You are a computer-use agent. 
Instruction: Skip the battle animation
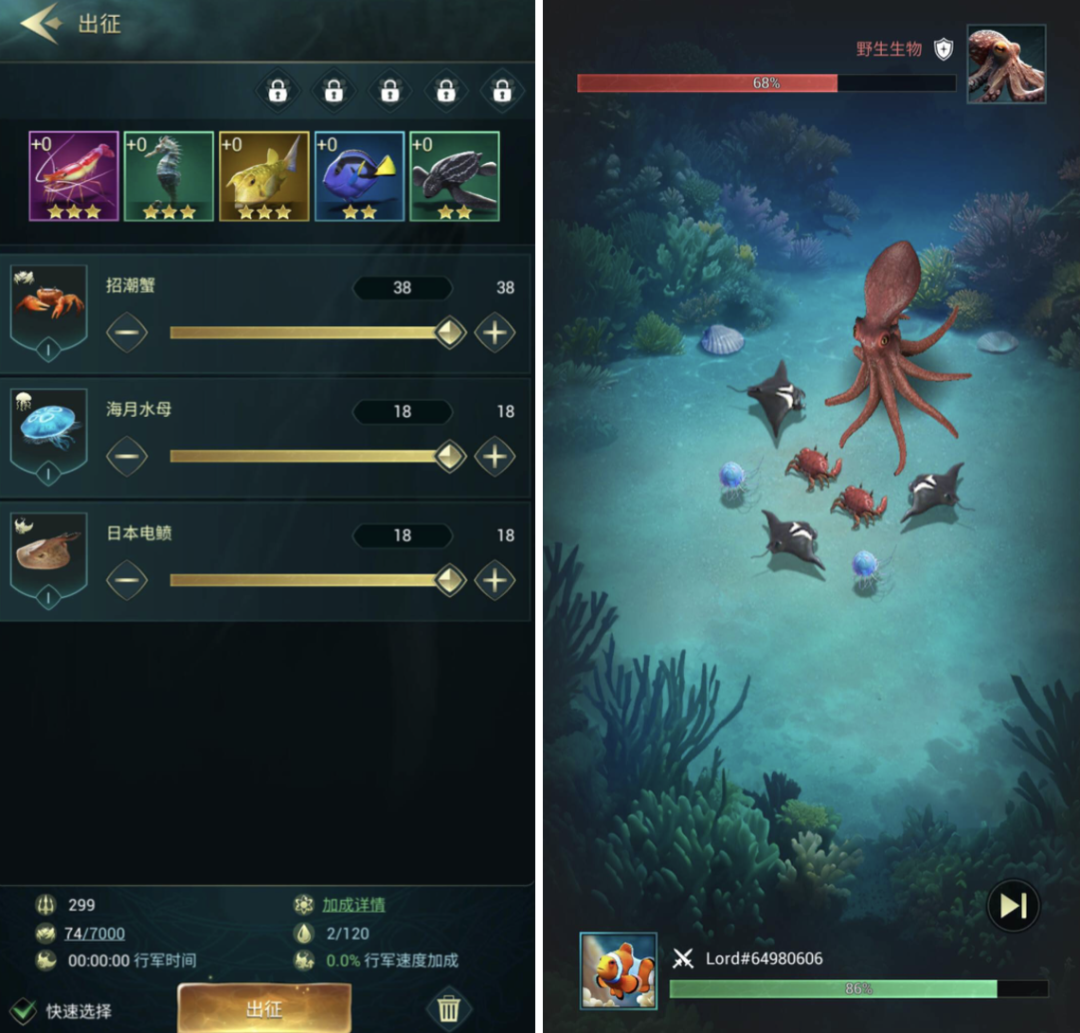tap(1013, 906)
